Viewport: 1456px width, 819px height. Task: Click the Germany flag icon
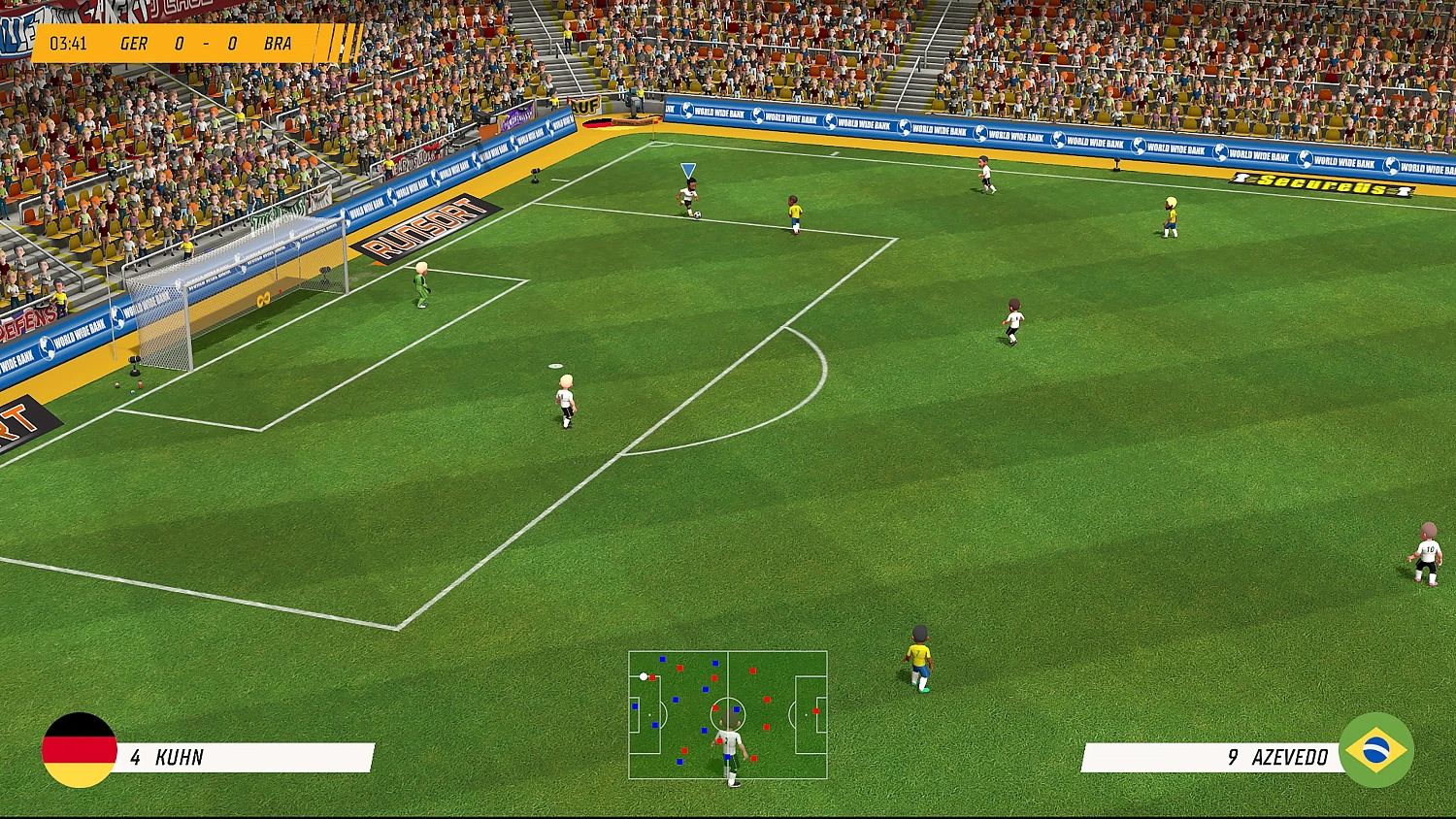pyautogui.click(x=78, y=752)
